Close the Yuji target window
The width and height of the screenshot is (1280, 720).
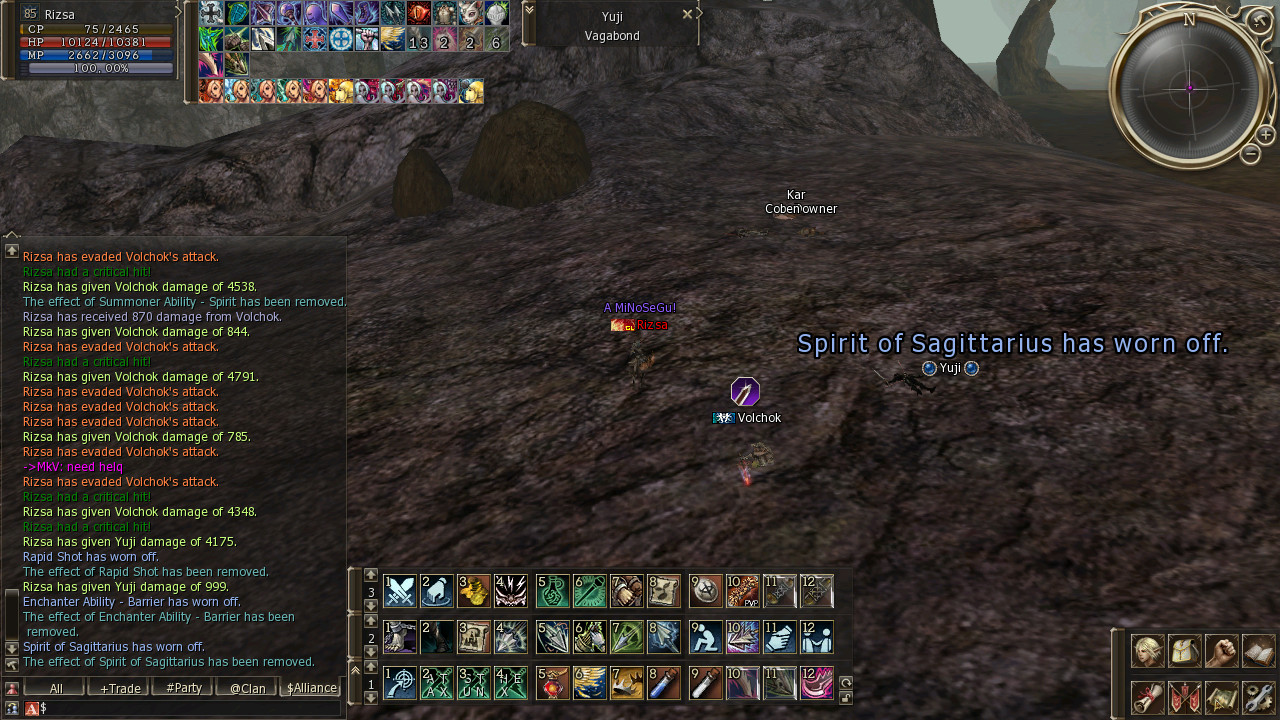coord(687,15)
